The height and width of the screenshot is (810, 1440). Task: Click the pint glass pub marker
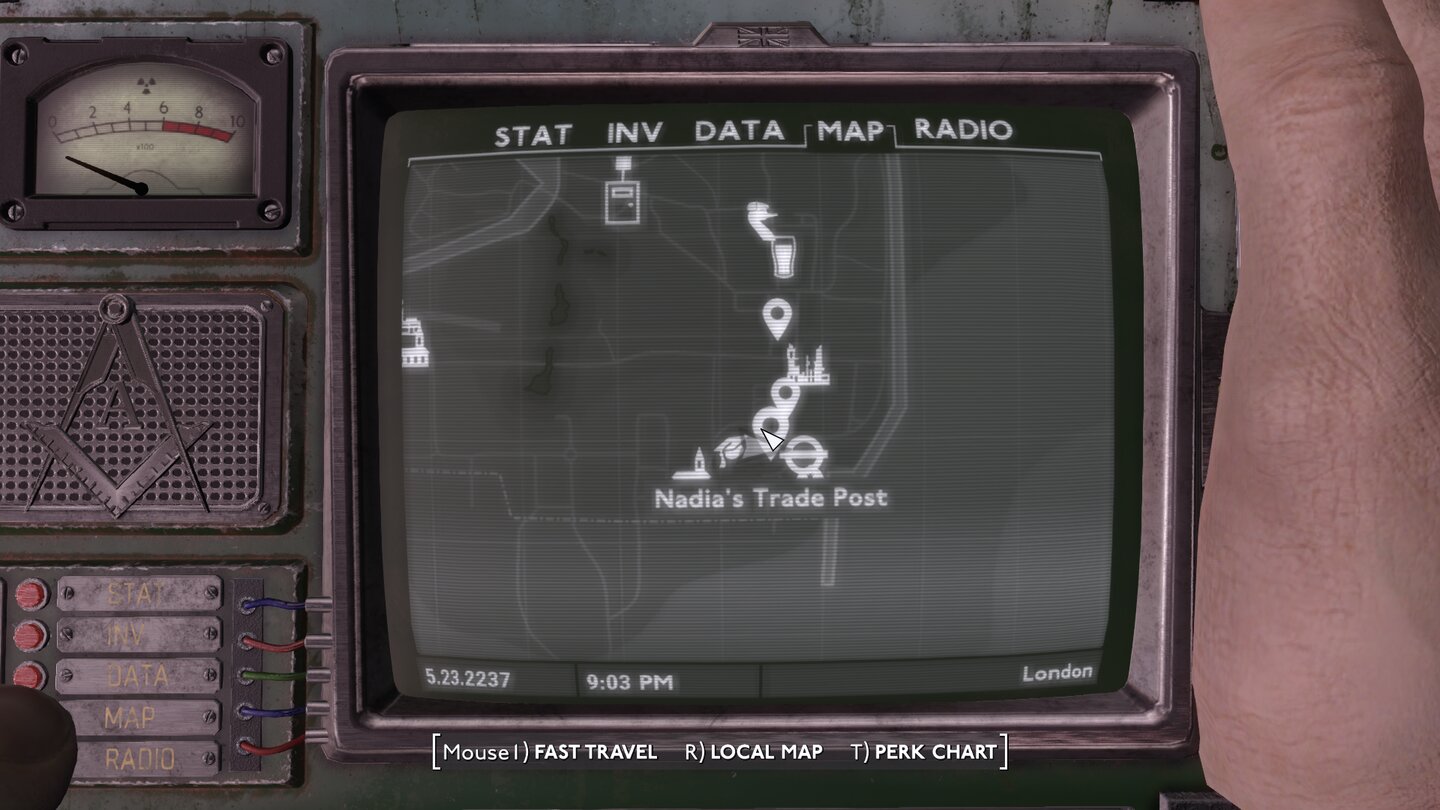click(785, 255)
